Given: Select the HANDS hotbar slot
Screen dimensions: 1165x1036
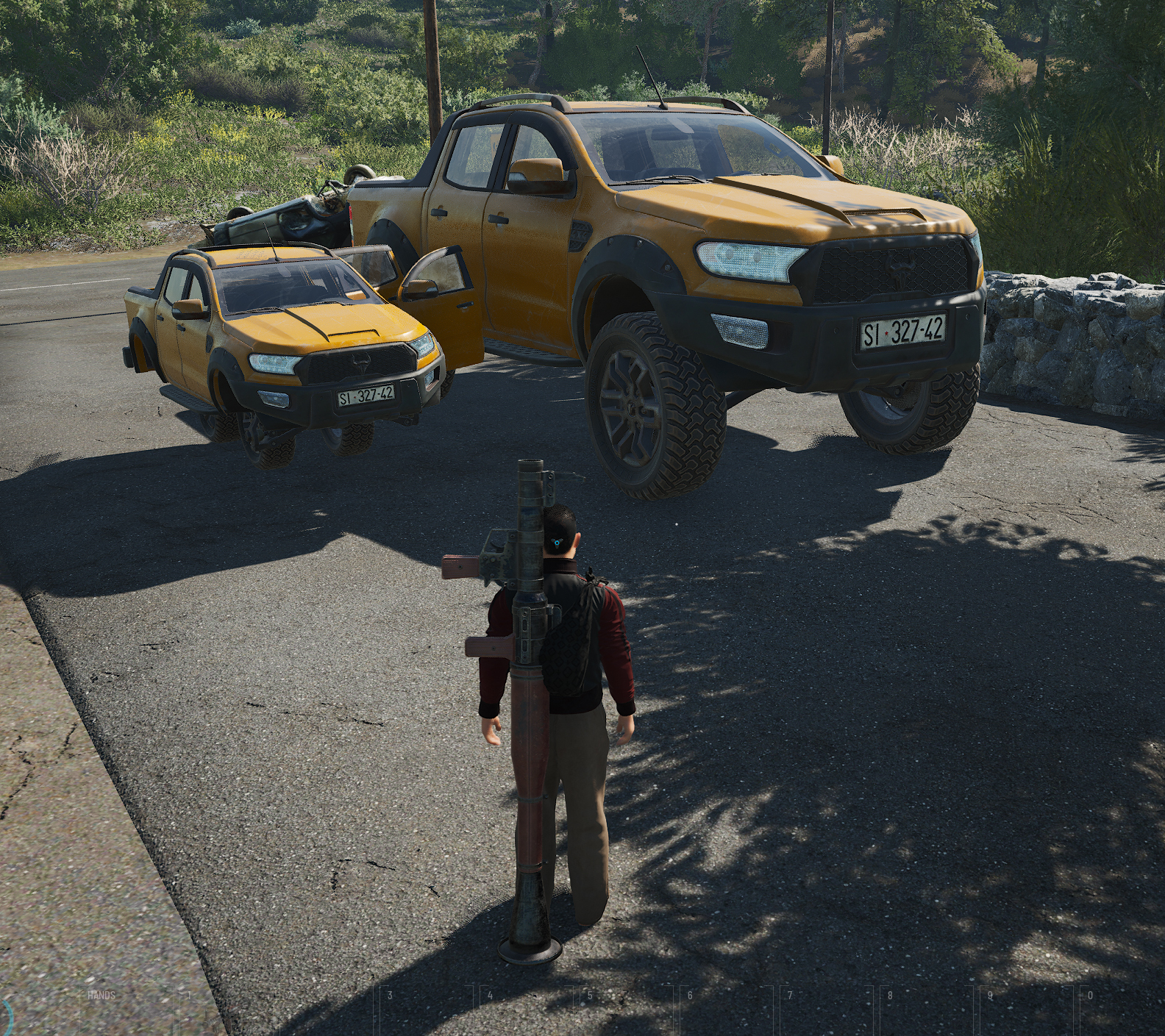Looking at the screenshot, I should pos(125,1011).
